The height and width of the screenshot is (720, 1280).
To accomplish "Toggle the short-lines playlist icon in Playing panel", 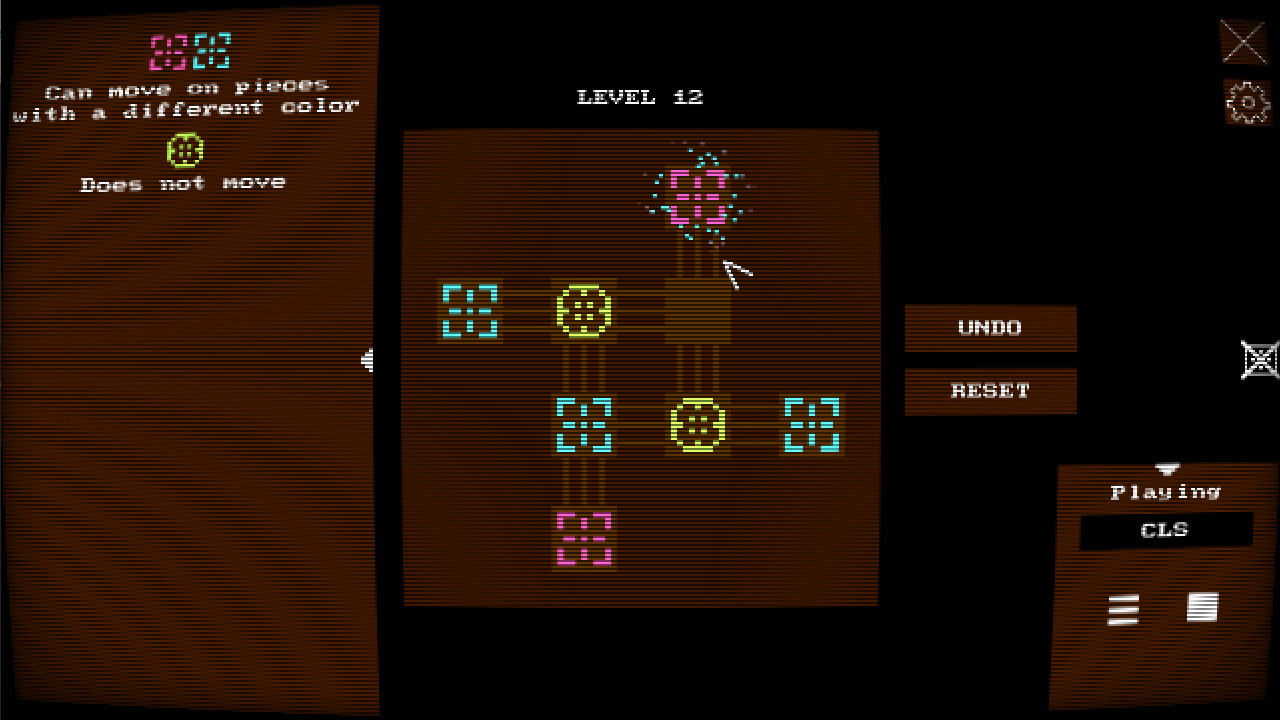I will 1122,610.
